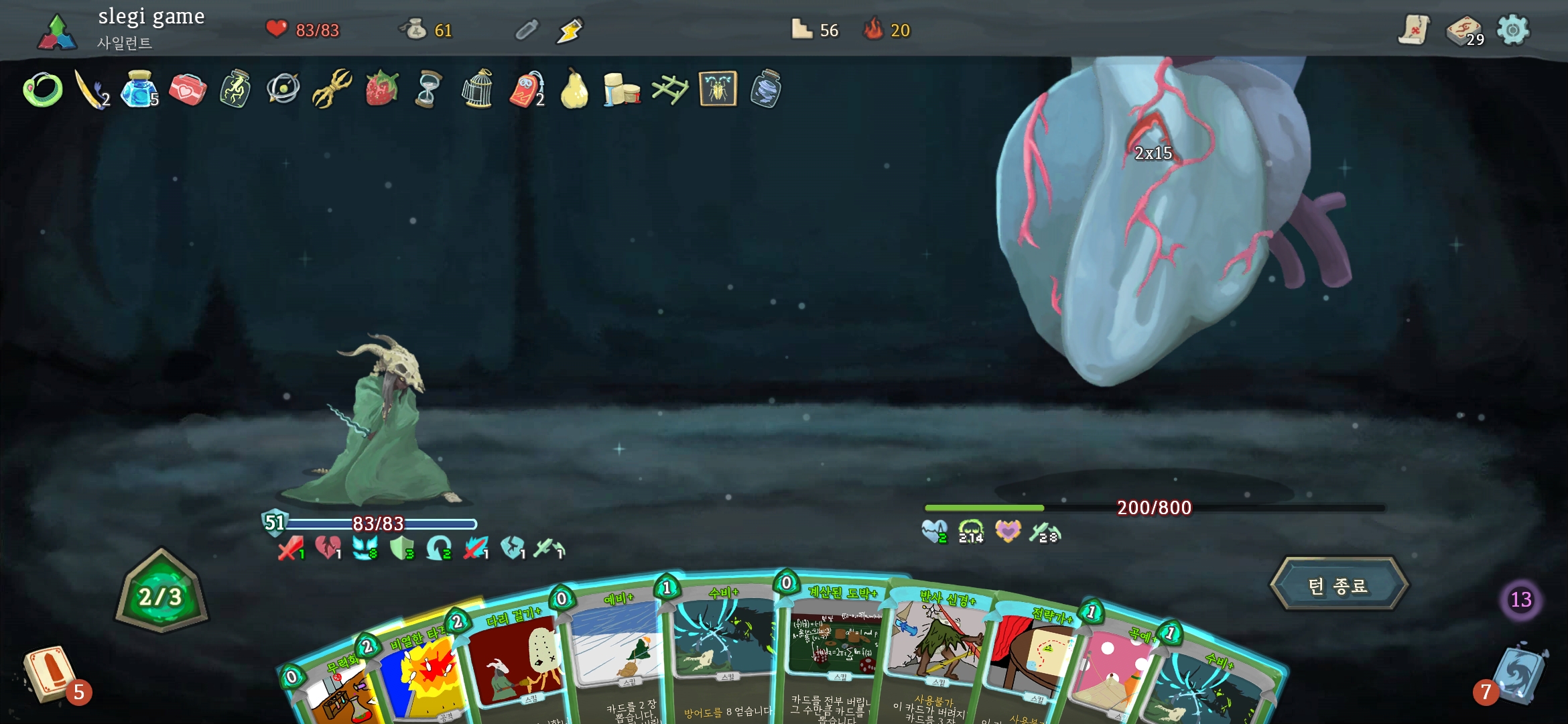Inspect the bottled tornado relic
The height and width of the screenshot is (724, 1568).
tap(766, 88)
